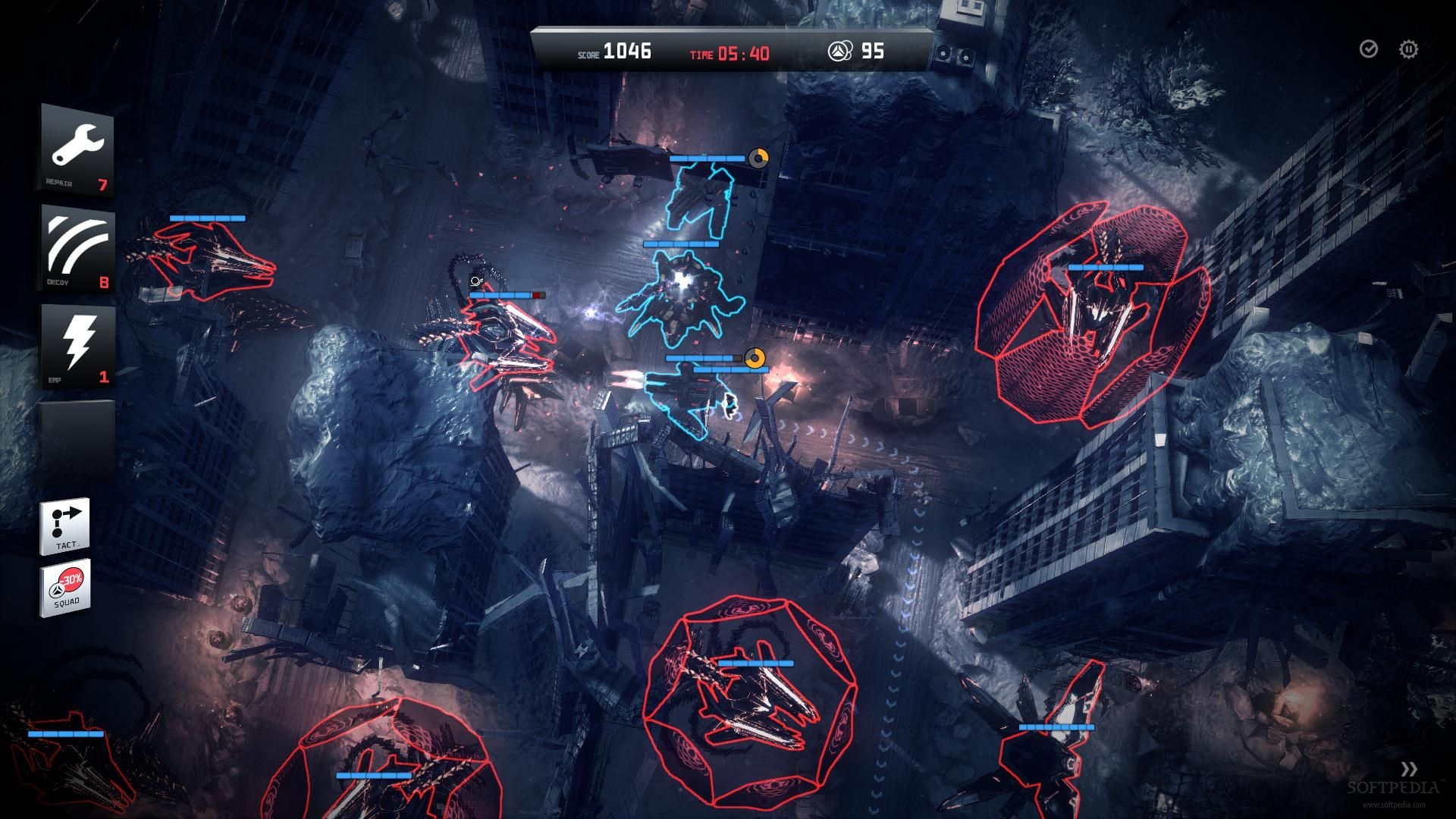Activate the Repair wrench ability
Image resolution: width=1456 pixels, height=819 pixels.
pyautogui.click(x=77, y=149)
